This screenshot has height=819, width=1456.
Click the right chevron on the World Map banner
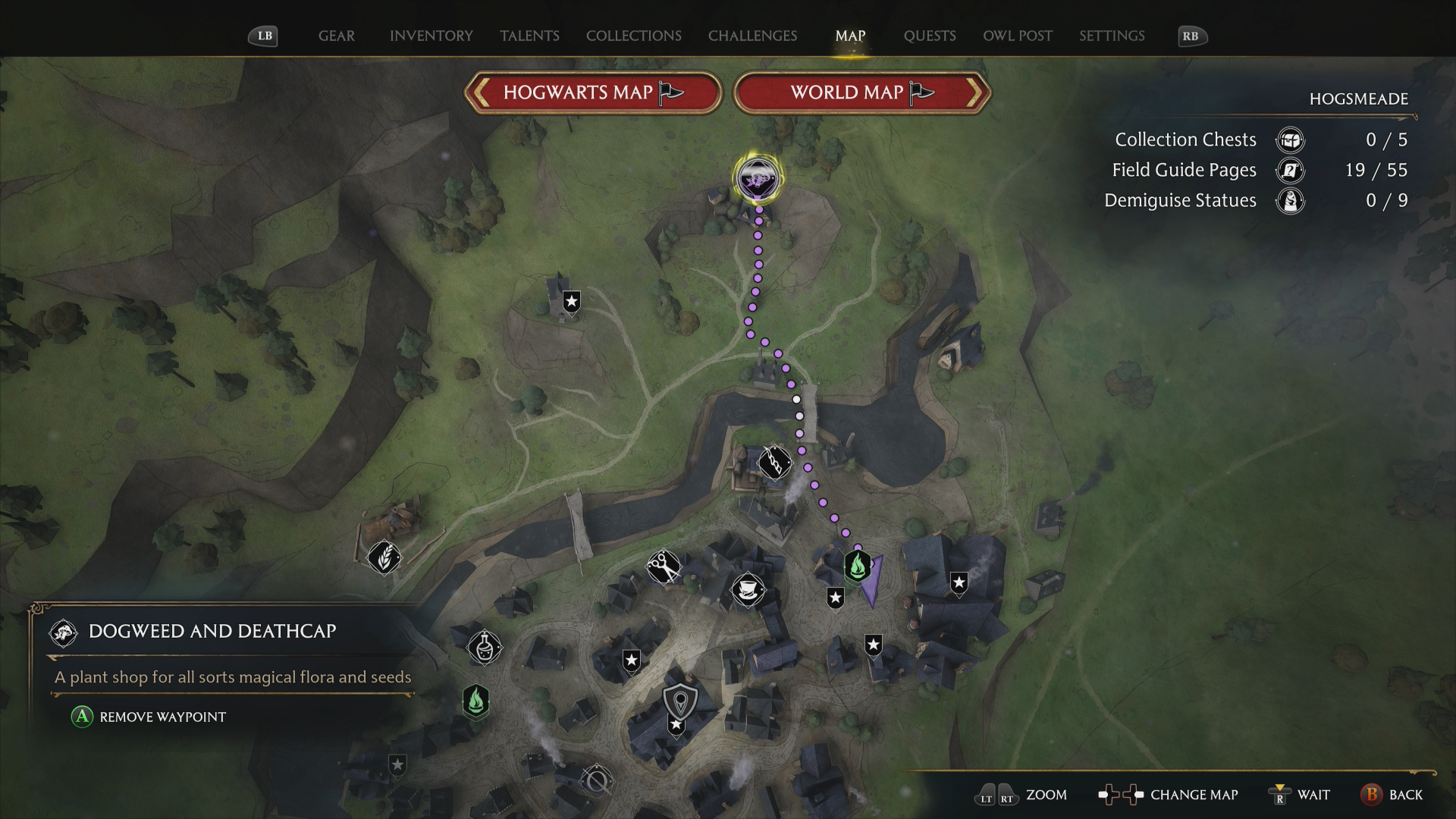(x=974, y=92)
